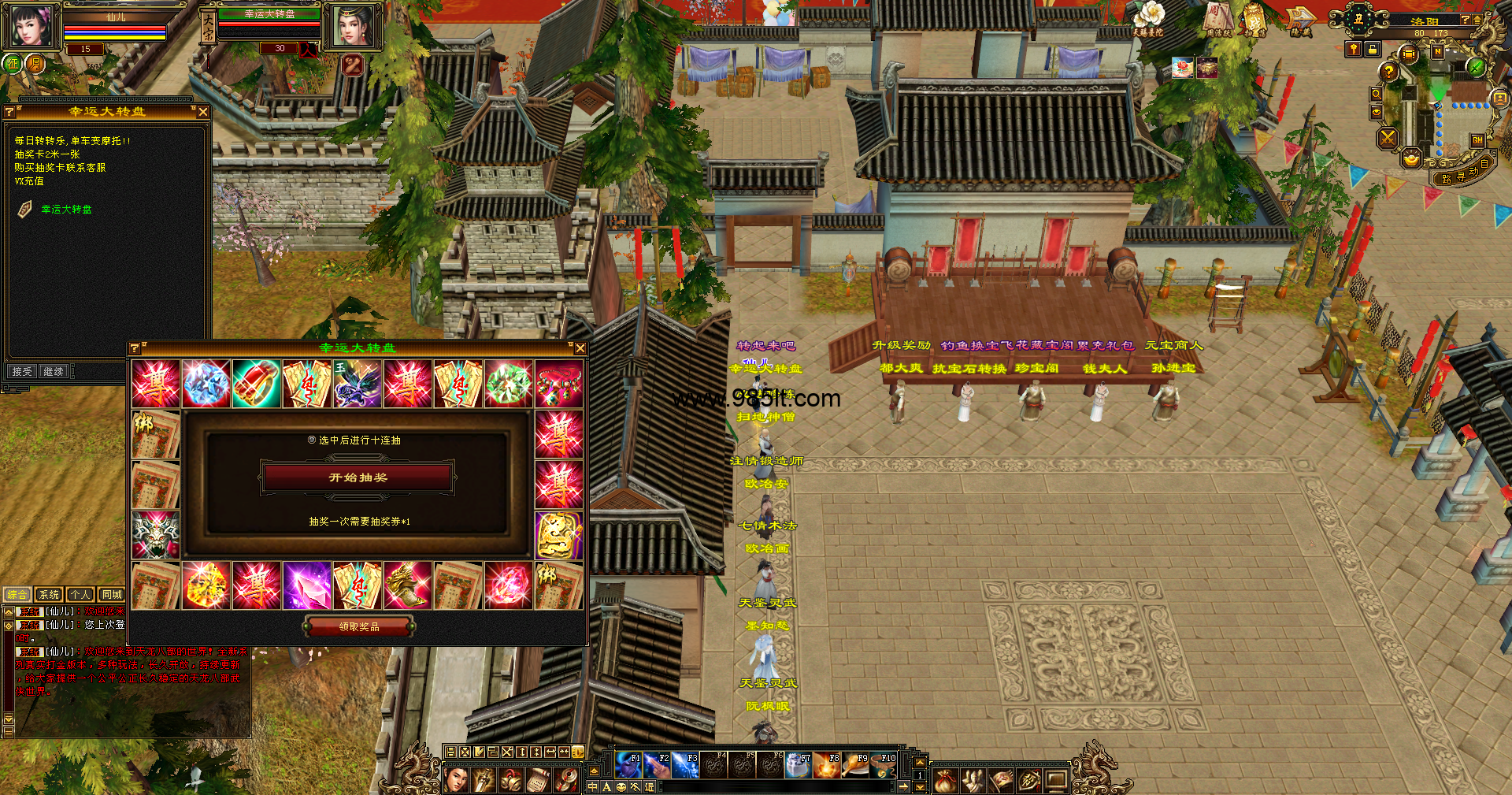Close the lottery wheel prize window
The width and height of the screenshot is (1512, 795).
(x=580, y=348)
